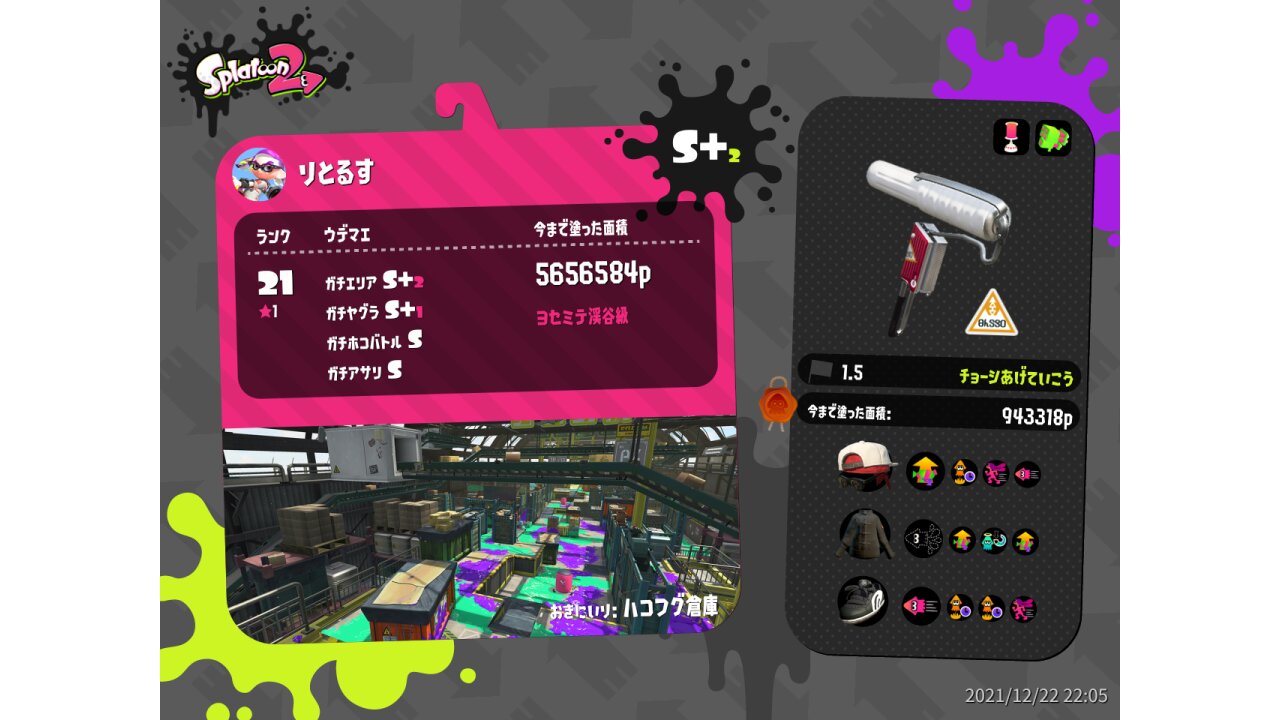
Task: Pick the black and white shoes
Action: pos(863,601)
